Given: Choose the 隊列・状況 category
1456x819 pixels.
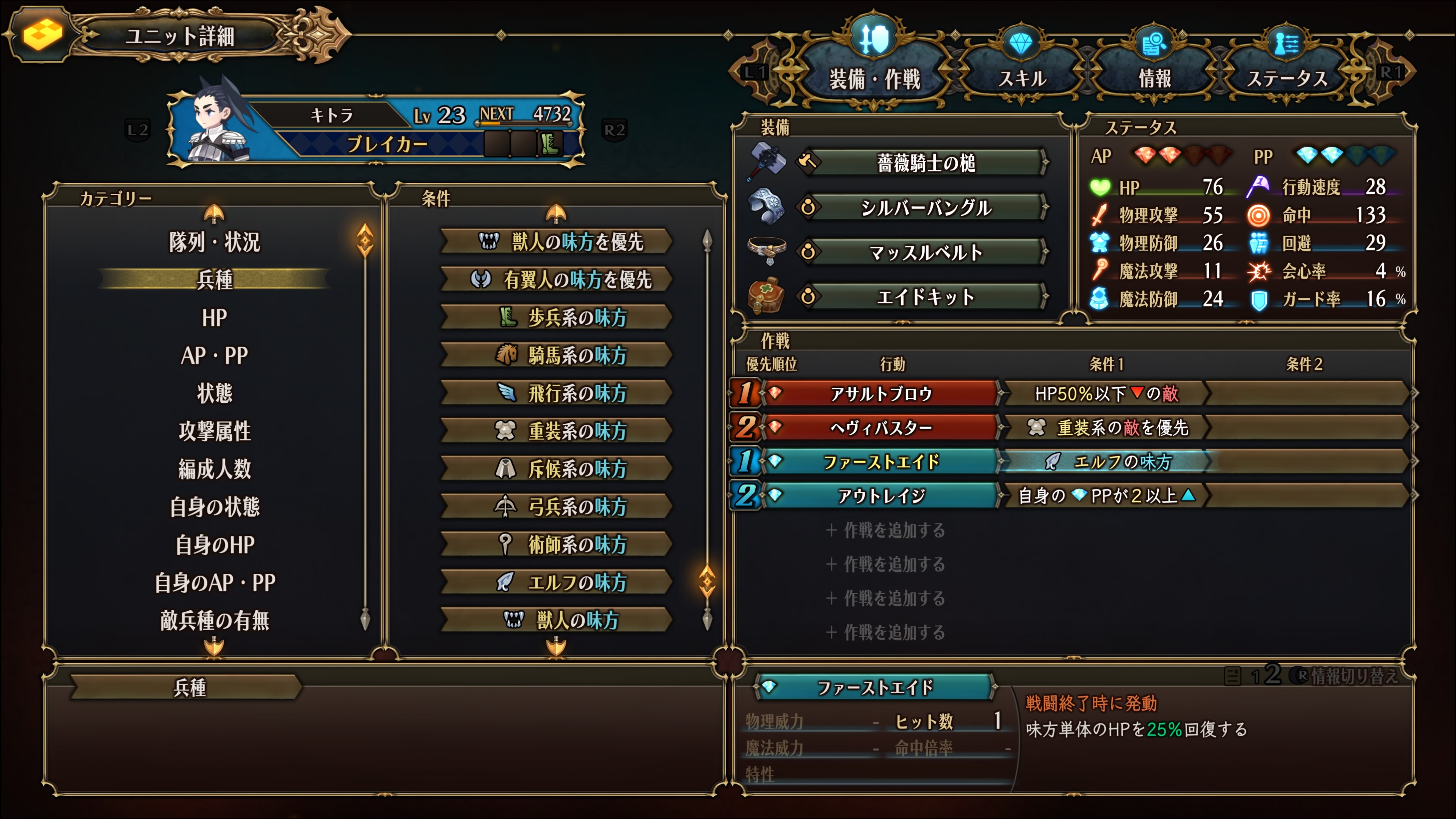Looking at the screenshot, I should point(214,242).
